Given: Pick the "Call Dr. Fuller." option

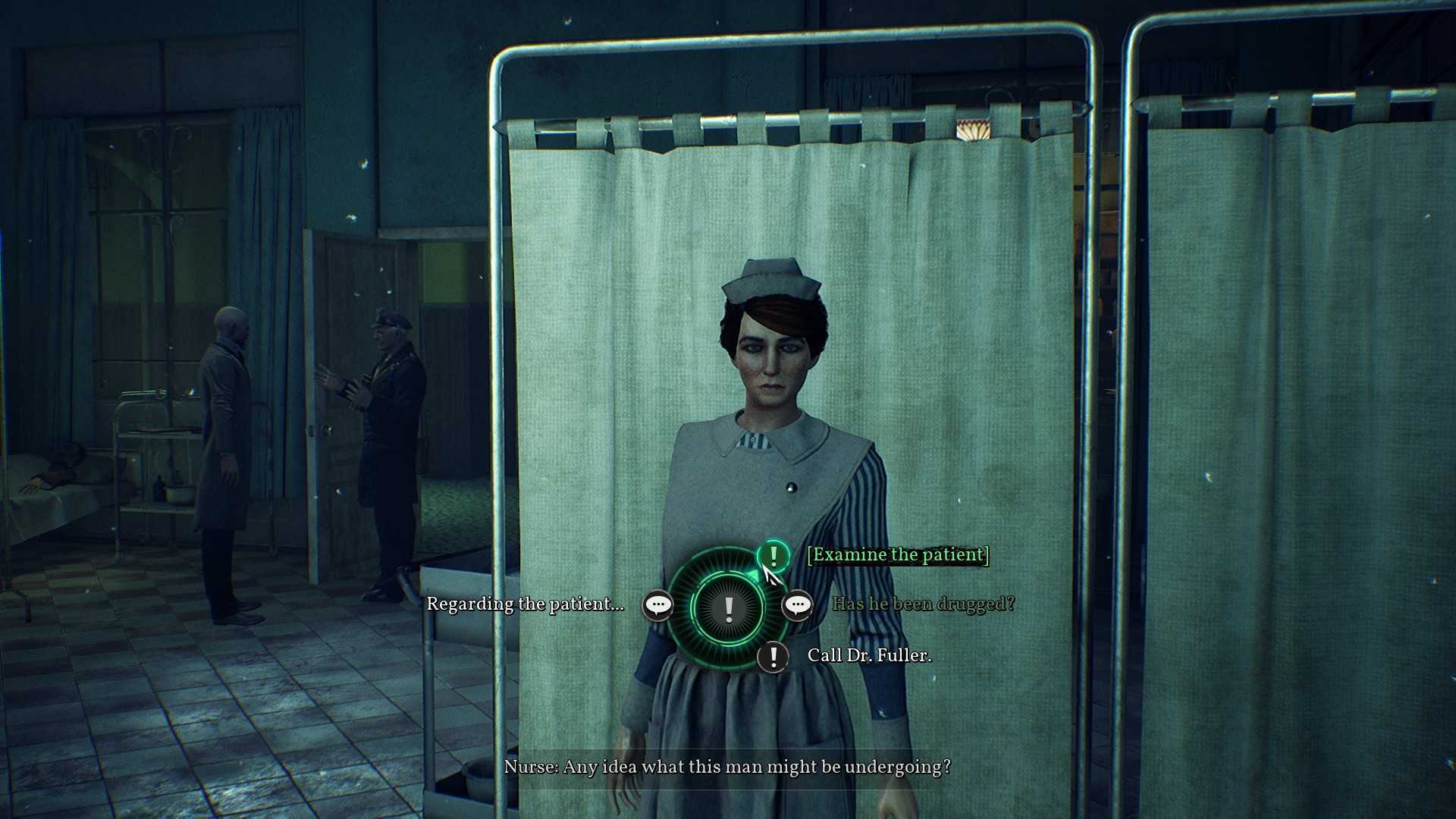Looking at the screenshot, I should (x=869, y=656).
